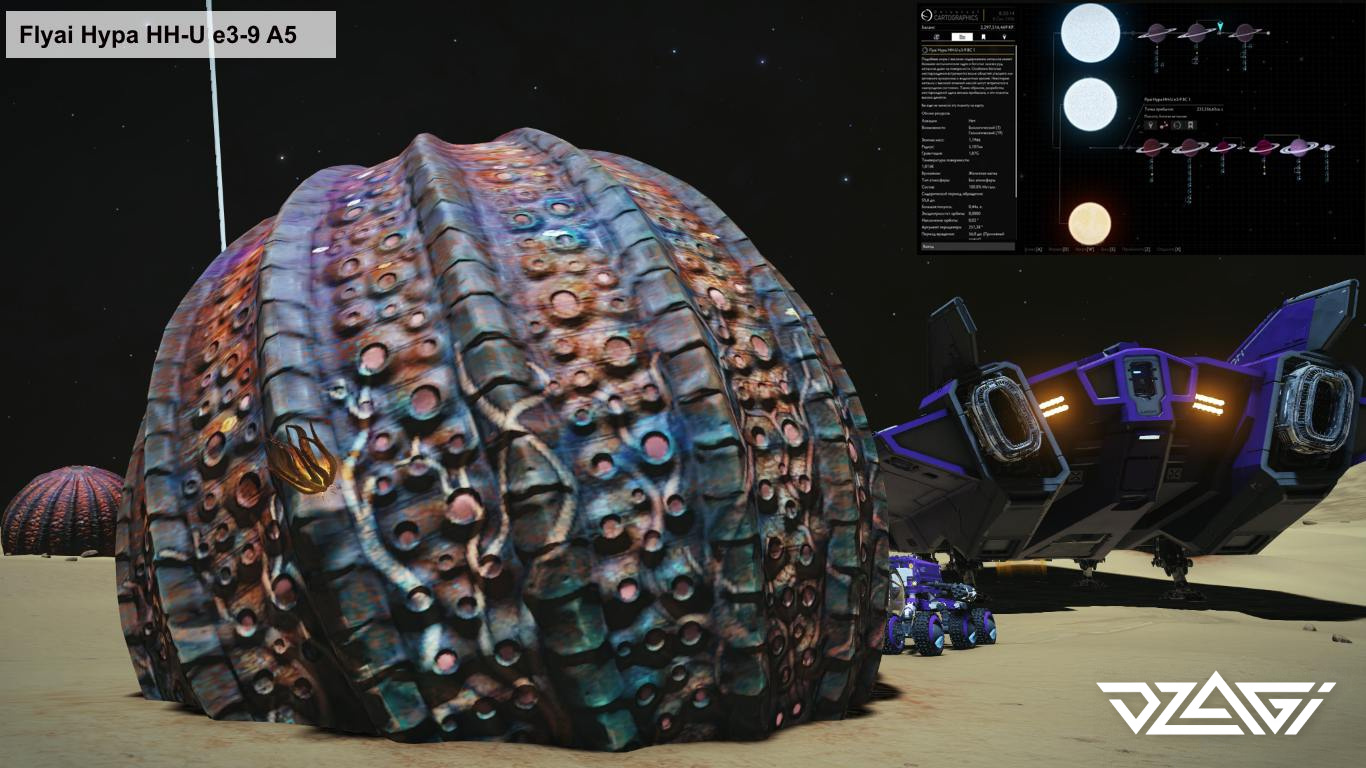This screenshot has height=768, width=1366.
Task: Open the first tab left of the highlighted tab
Action: (935, 36)
